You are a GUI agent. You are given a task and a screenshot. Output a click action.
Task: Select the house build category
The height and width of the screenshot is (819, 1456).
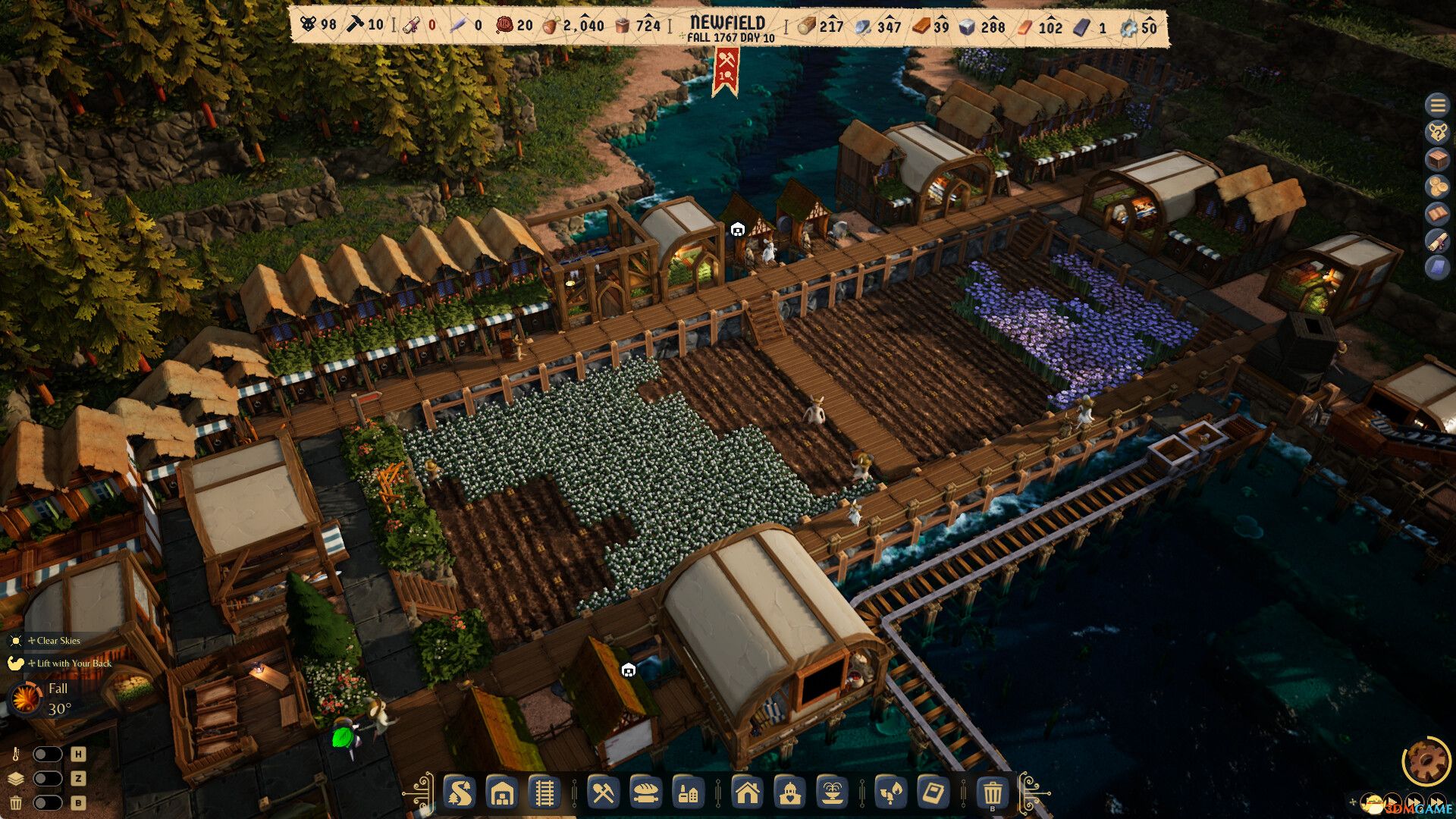(x=747, y=793)
